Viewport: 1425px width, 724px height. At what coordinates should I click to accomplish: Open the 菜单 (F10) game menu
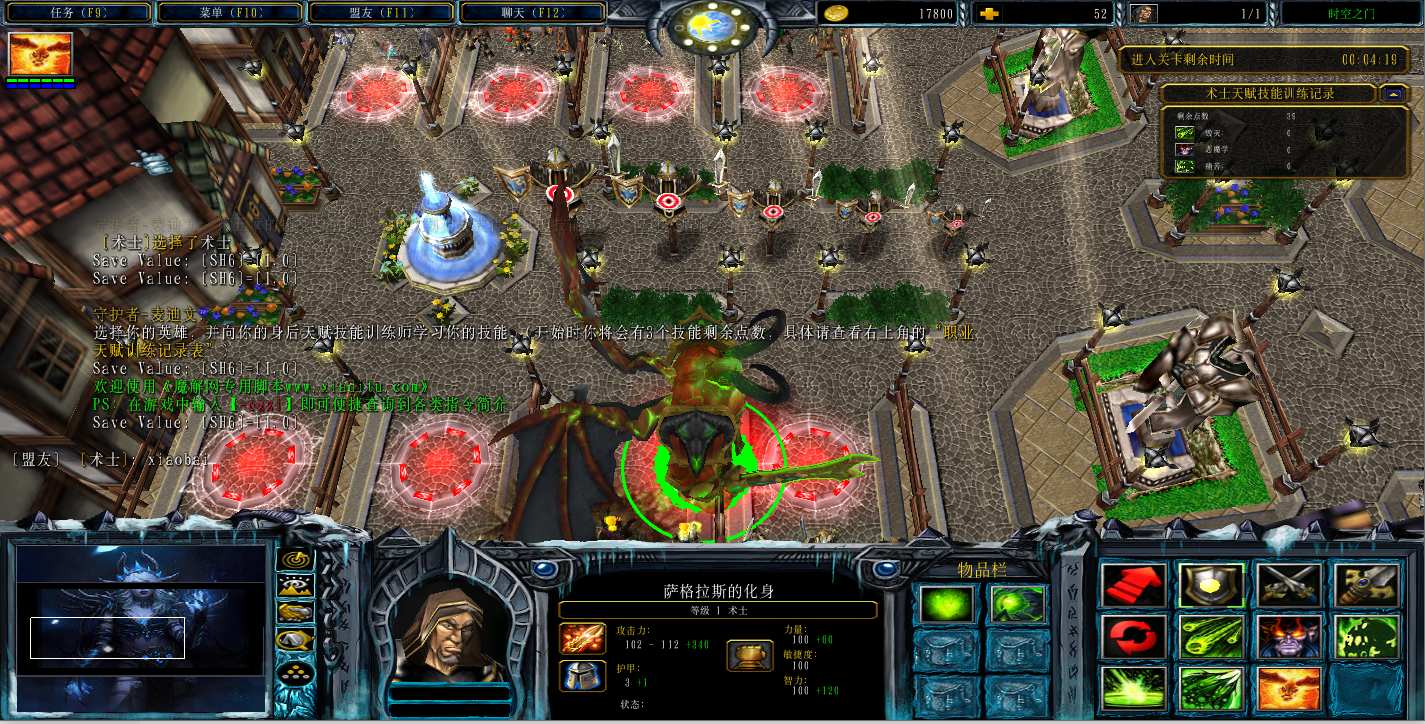(x=230, y=13)
